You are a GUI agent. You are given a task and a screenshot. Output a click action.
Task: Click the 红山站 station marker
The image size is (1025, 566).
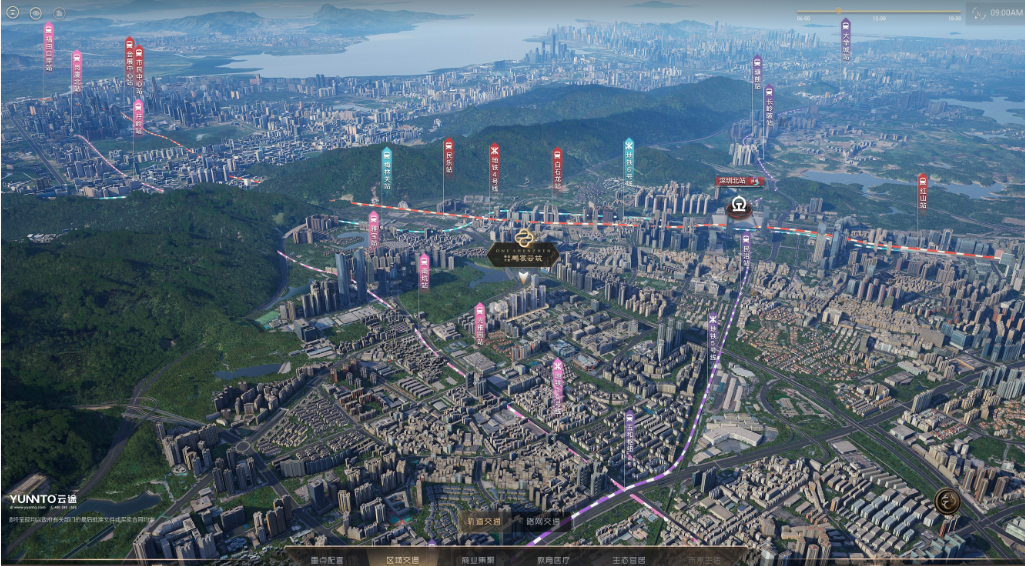922,191
